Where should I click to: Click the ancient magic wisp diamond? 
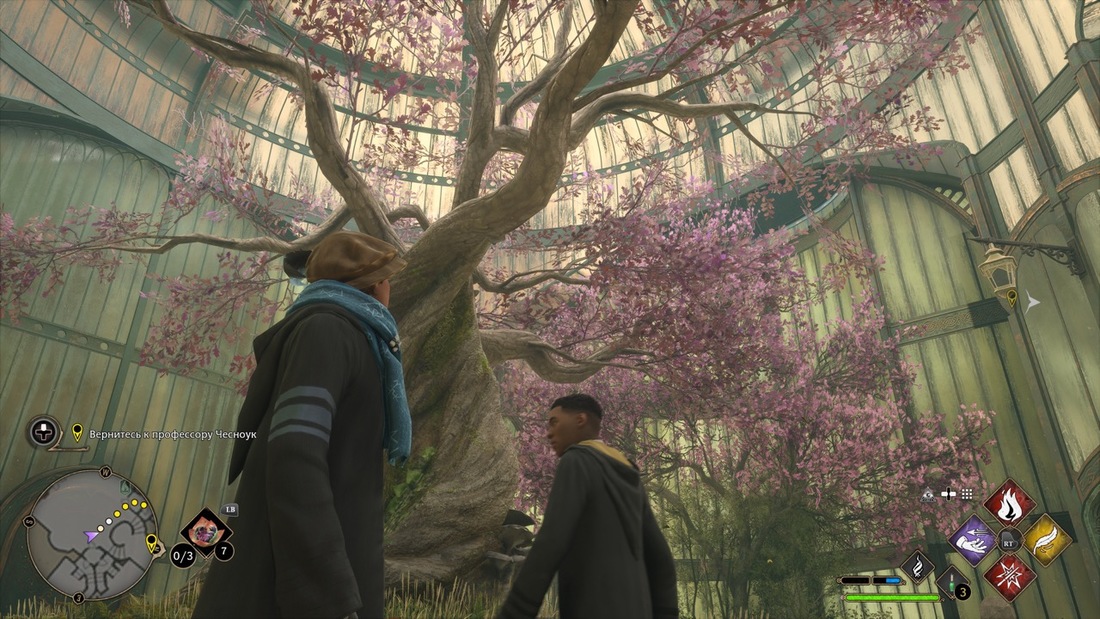(917, 567)
